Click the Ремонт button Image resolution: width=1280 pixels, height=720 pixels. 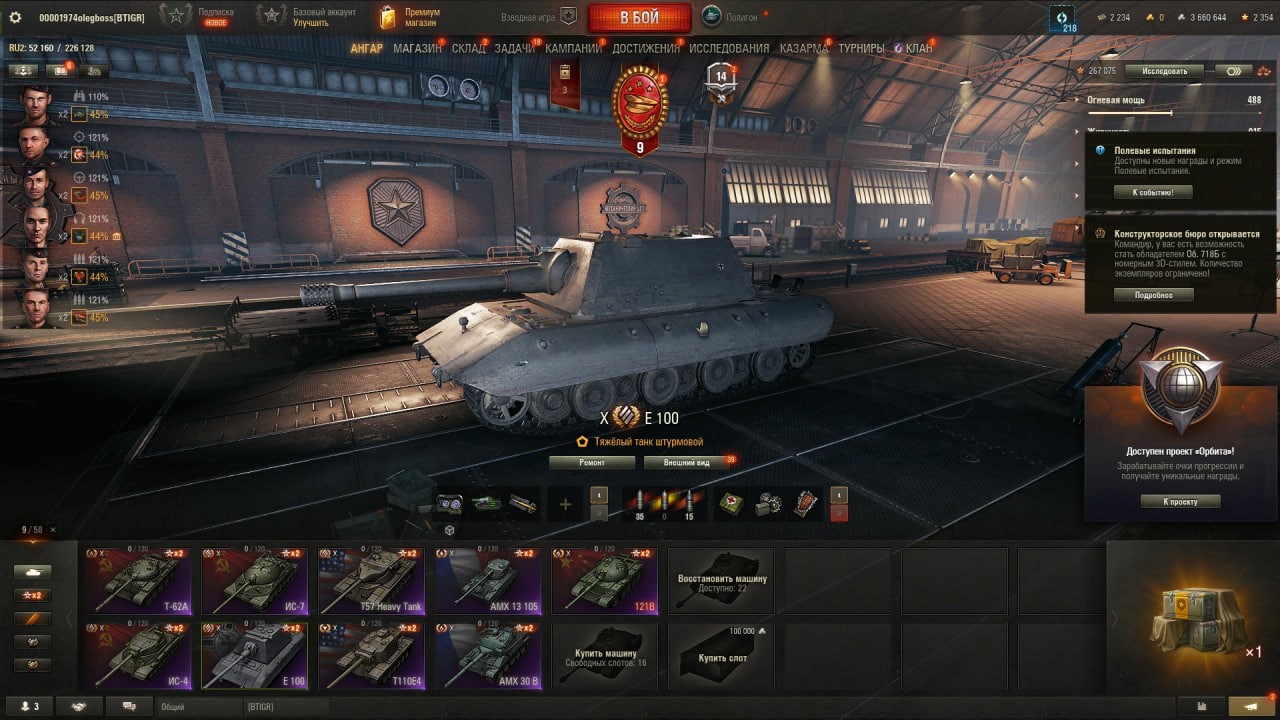click(591, 463)
